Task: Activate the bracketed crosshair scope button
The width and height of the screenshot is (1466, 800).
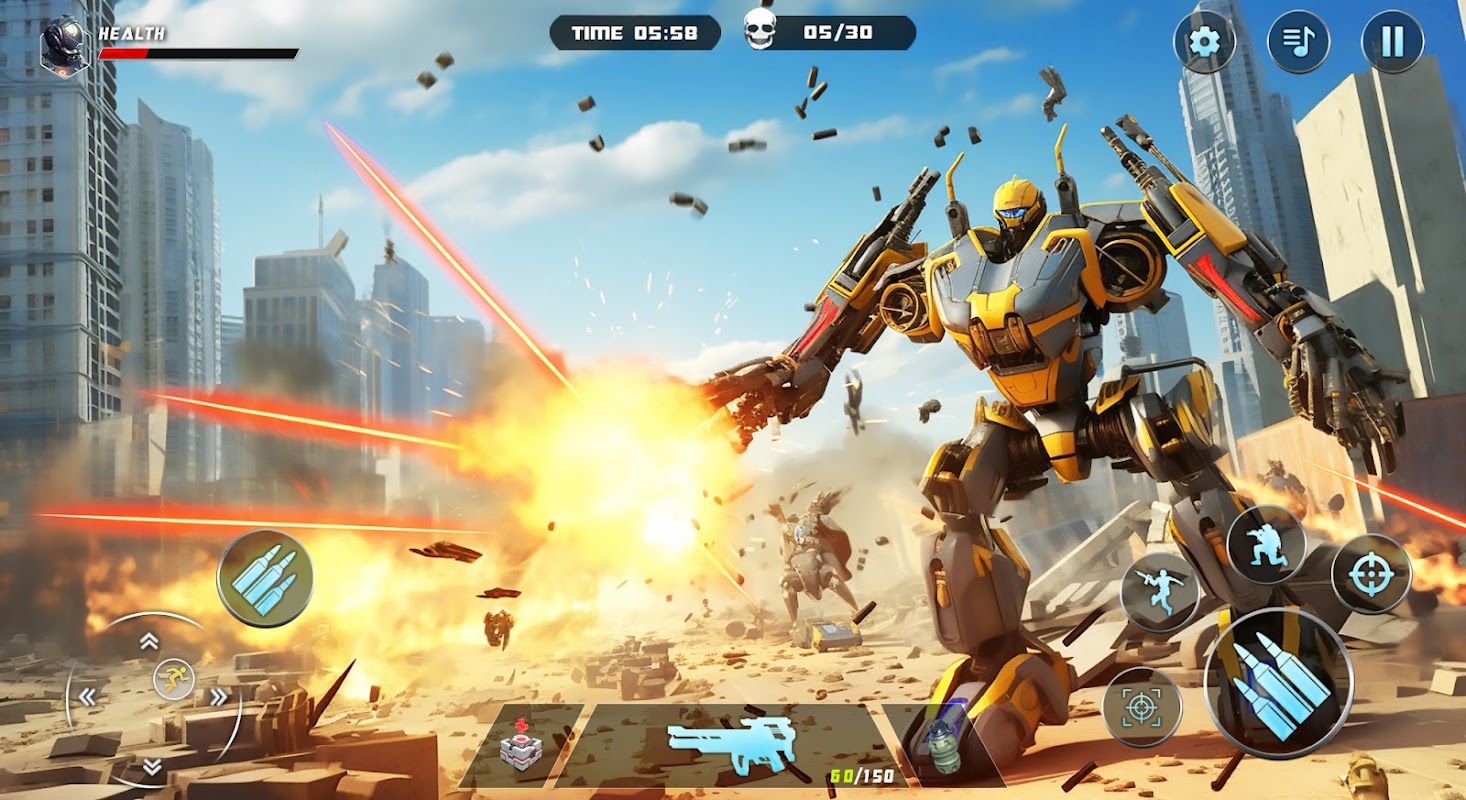Action: pyautogui.click(x=1141, y=707)
